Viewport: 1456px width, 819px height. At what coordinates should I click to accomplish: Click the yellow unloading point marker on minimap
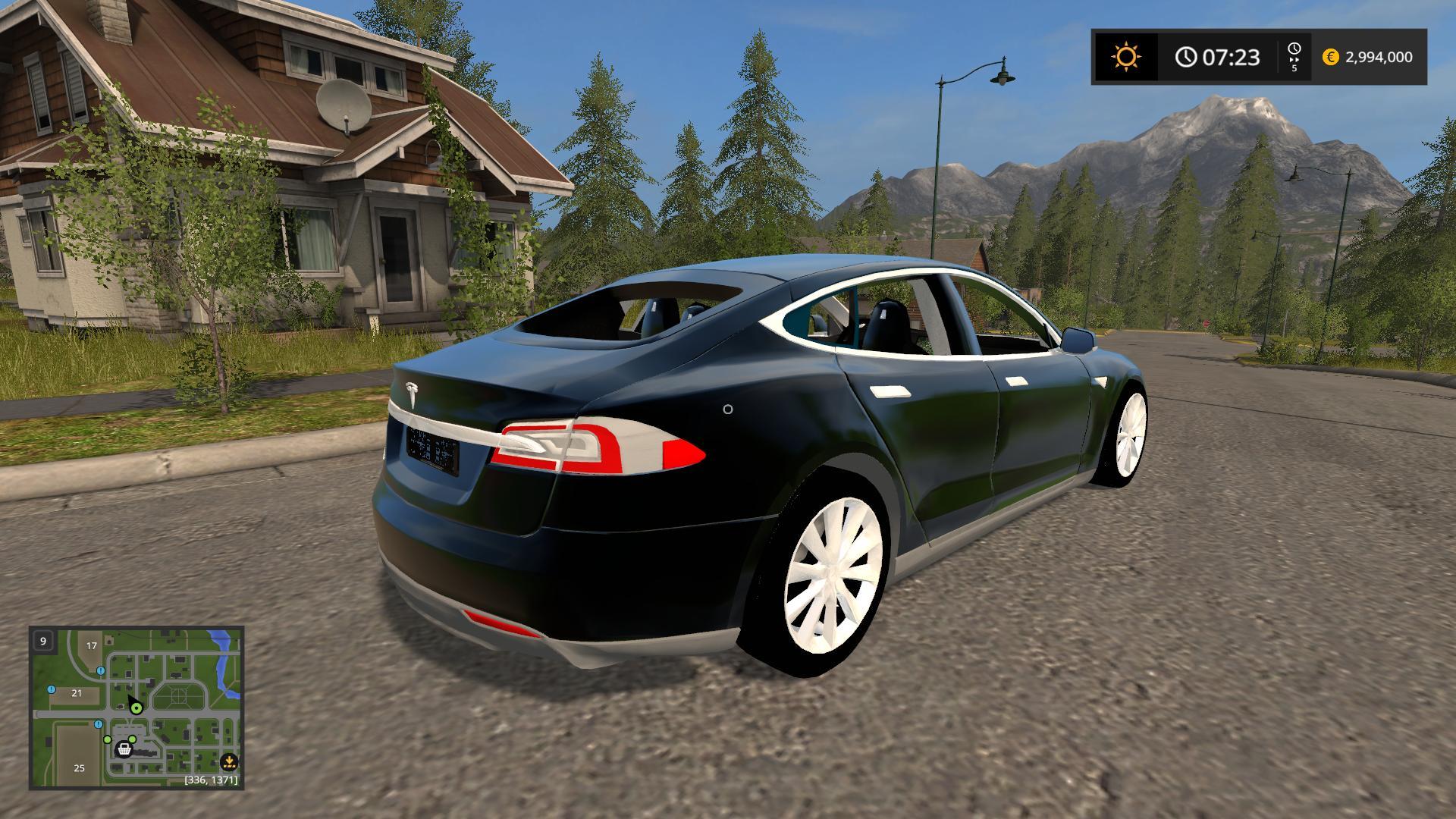(x=229, y=762)
